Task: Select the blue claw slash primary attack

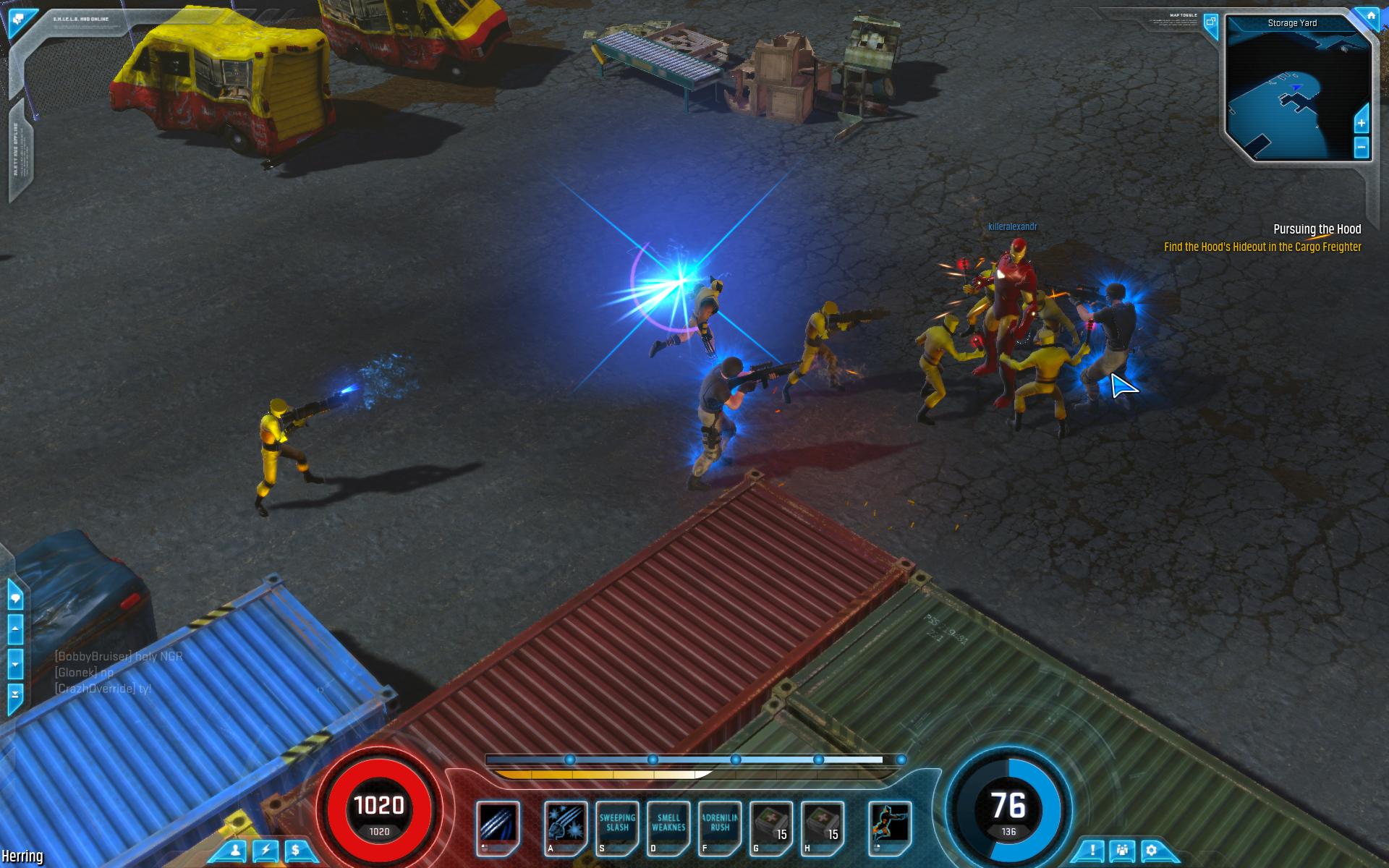Action: (x=498, y=825)
